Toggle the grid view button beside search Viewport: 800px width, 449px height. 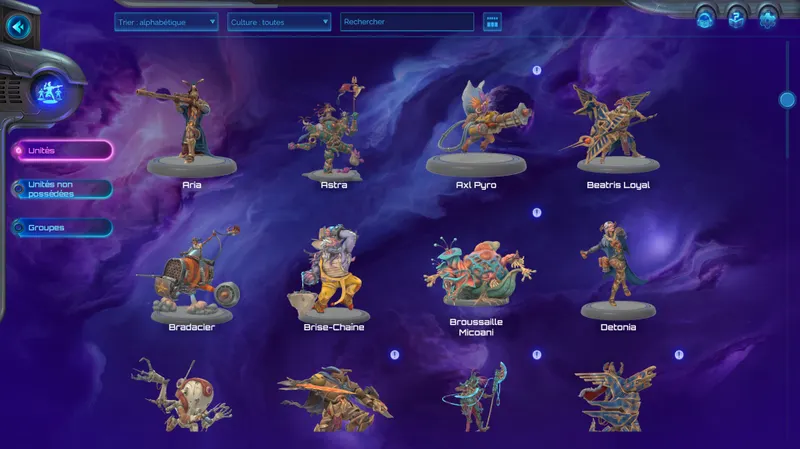click(x=491, y=21)
